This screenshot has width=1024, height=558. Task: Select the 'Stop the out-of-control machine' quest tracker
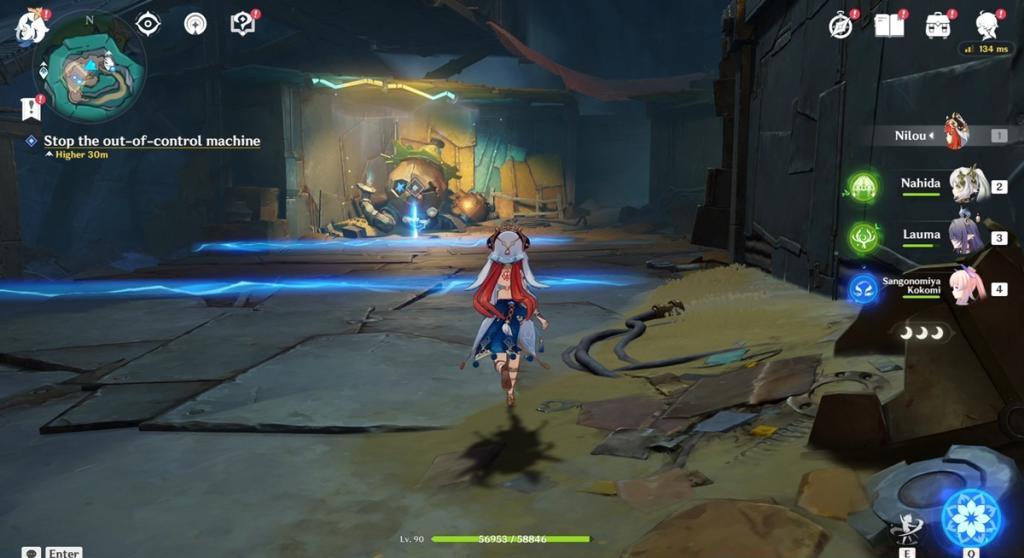151,141
